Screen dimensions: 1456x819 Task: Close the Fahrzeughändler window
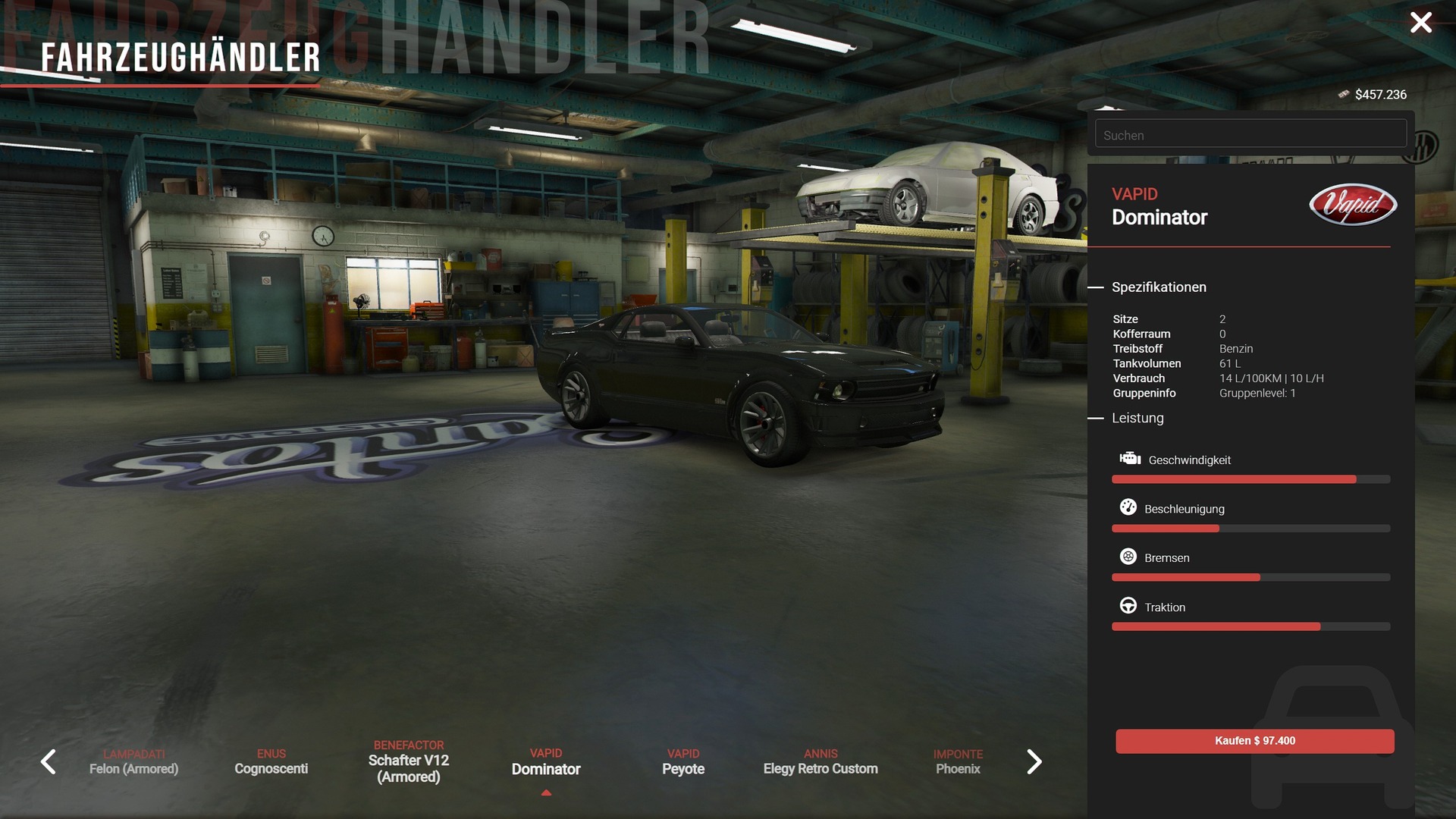1420,23
